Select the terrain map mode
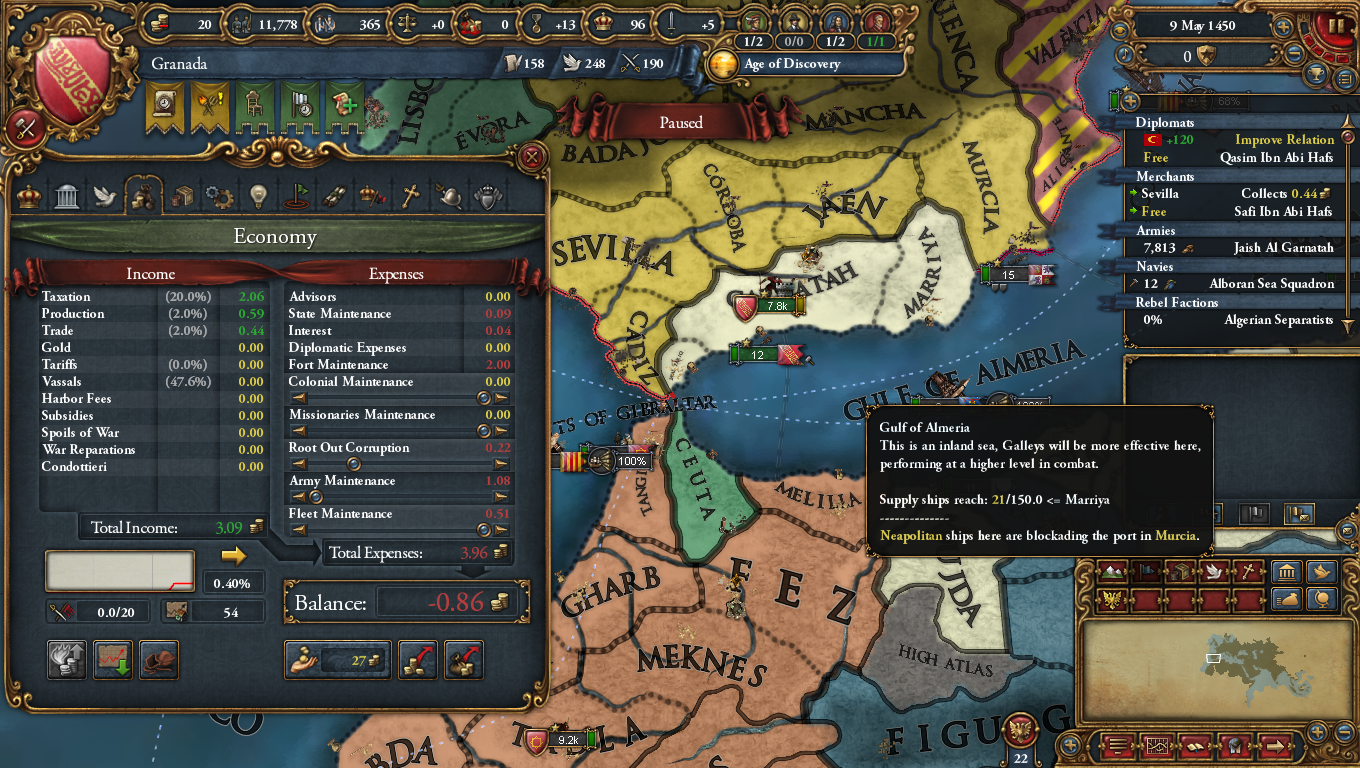The image size is (1360, 768). [1110, 572]
